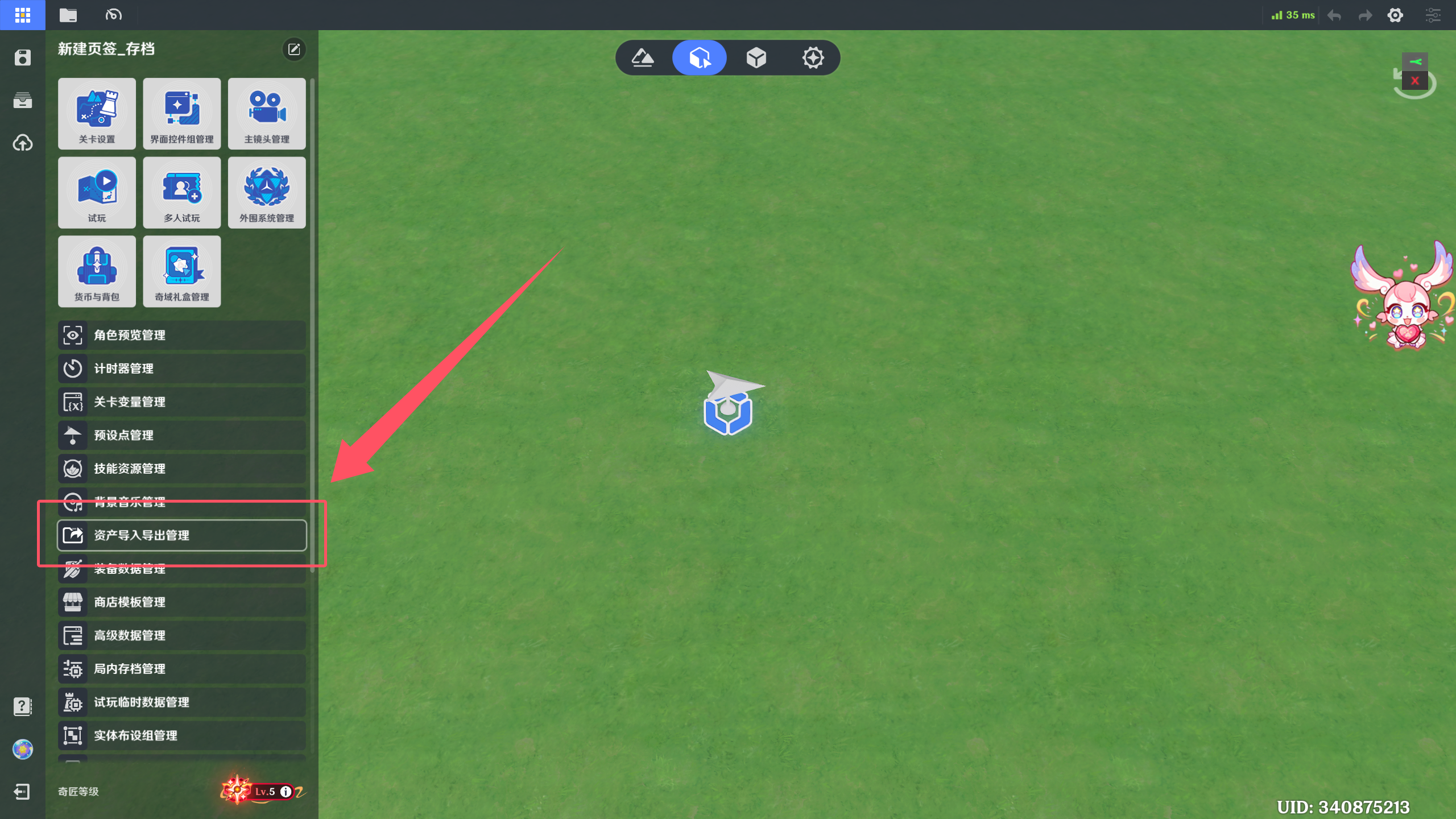The width and height of the screenshot is (1456, 819).
Task: Select 局内存档管理 entry
Action: coord(181,669)
